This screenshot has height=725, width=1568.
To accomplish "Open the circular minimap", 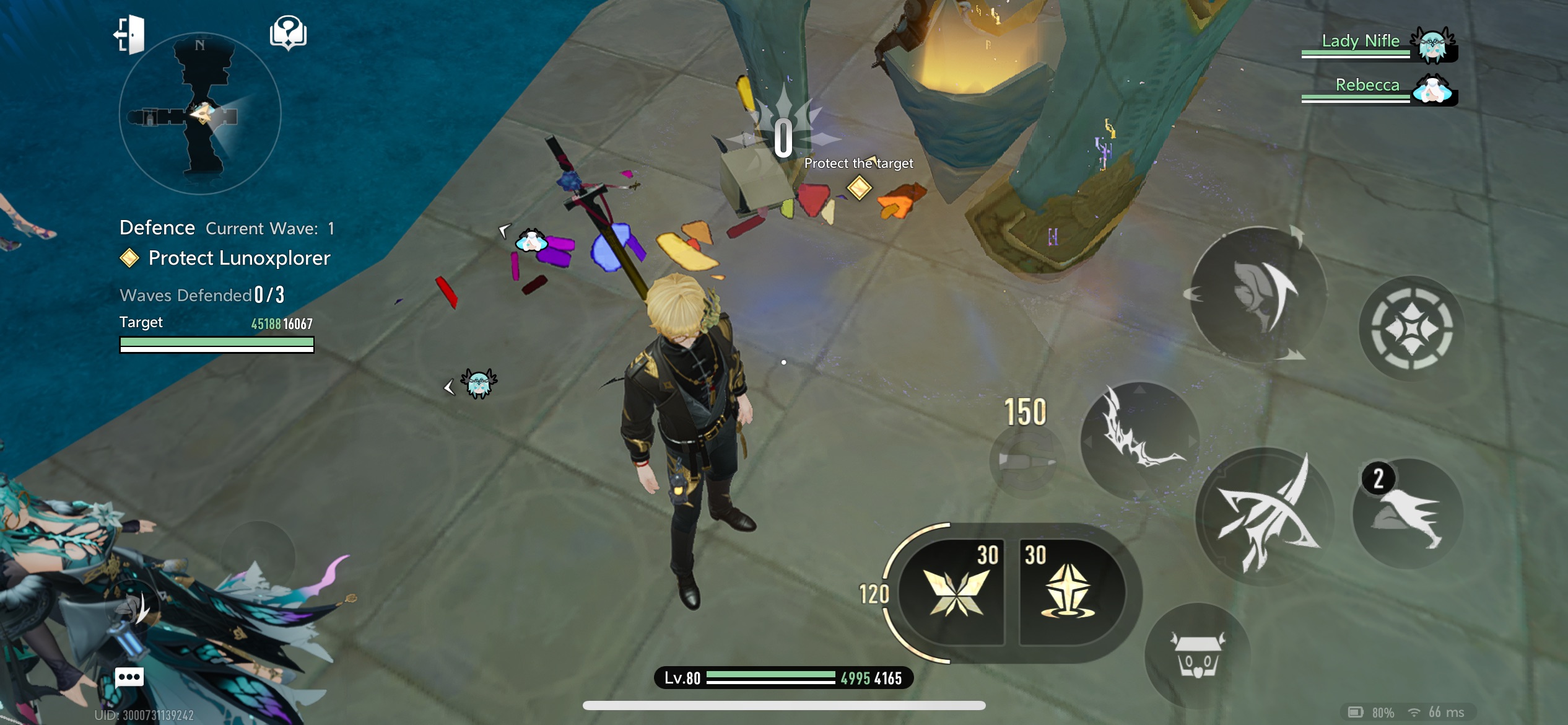I will point(199,114).
